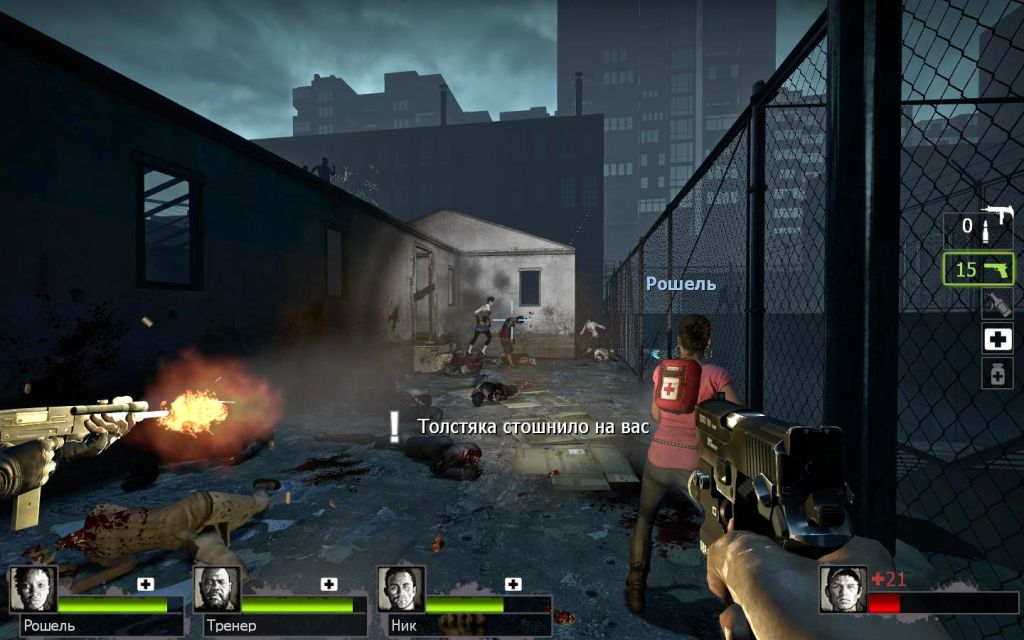The height and width of the screenshot is (640, 1024).
Task: Click Ник's teammate portrait
Action: [x=401, y=589]
